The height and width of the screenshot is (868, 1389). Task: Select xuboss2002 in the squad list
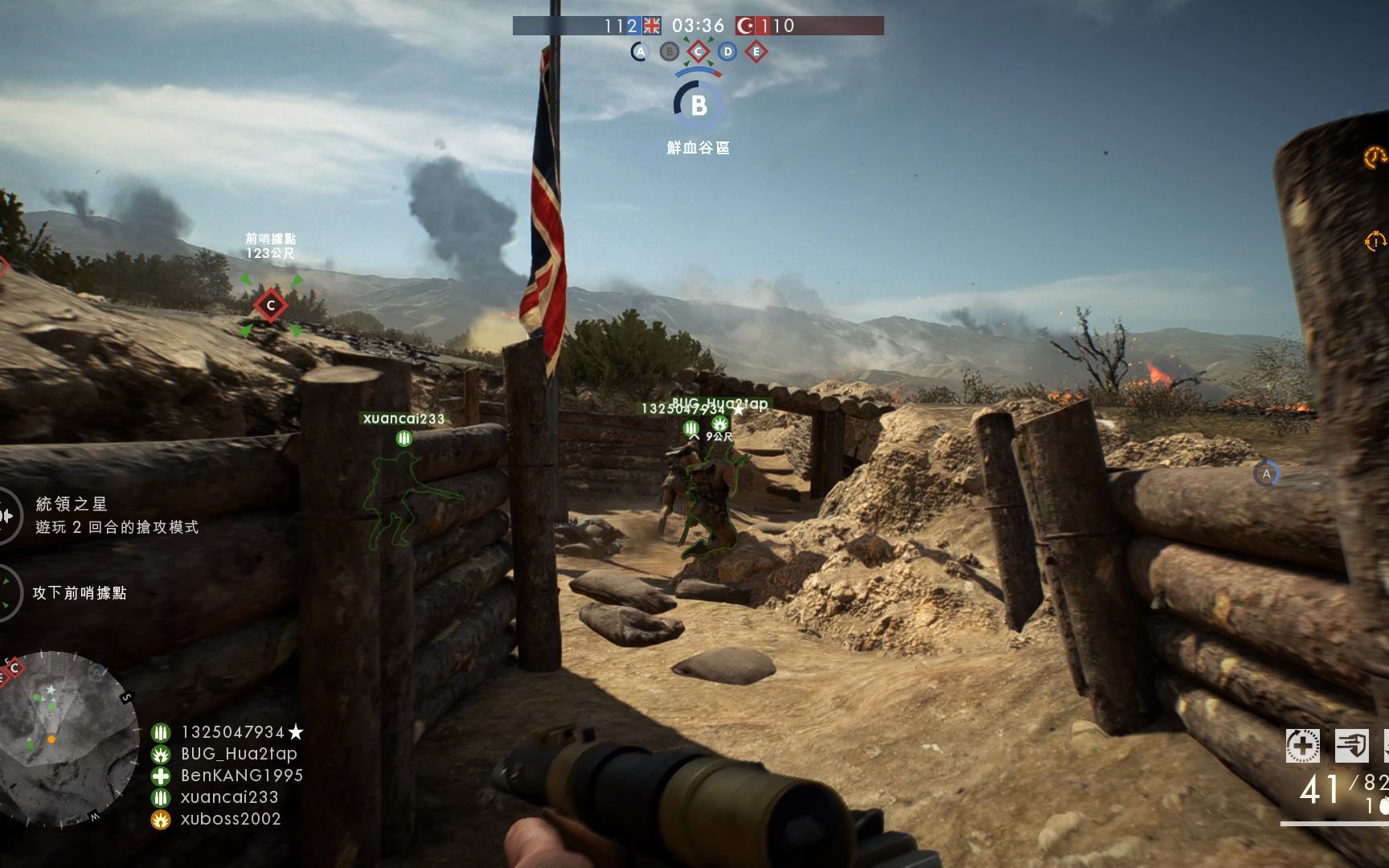[230, 819]
